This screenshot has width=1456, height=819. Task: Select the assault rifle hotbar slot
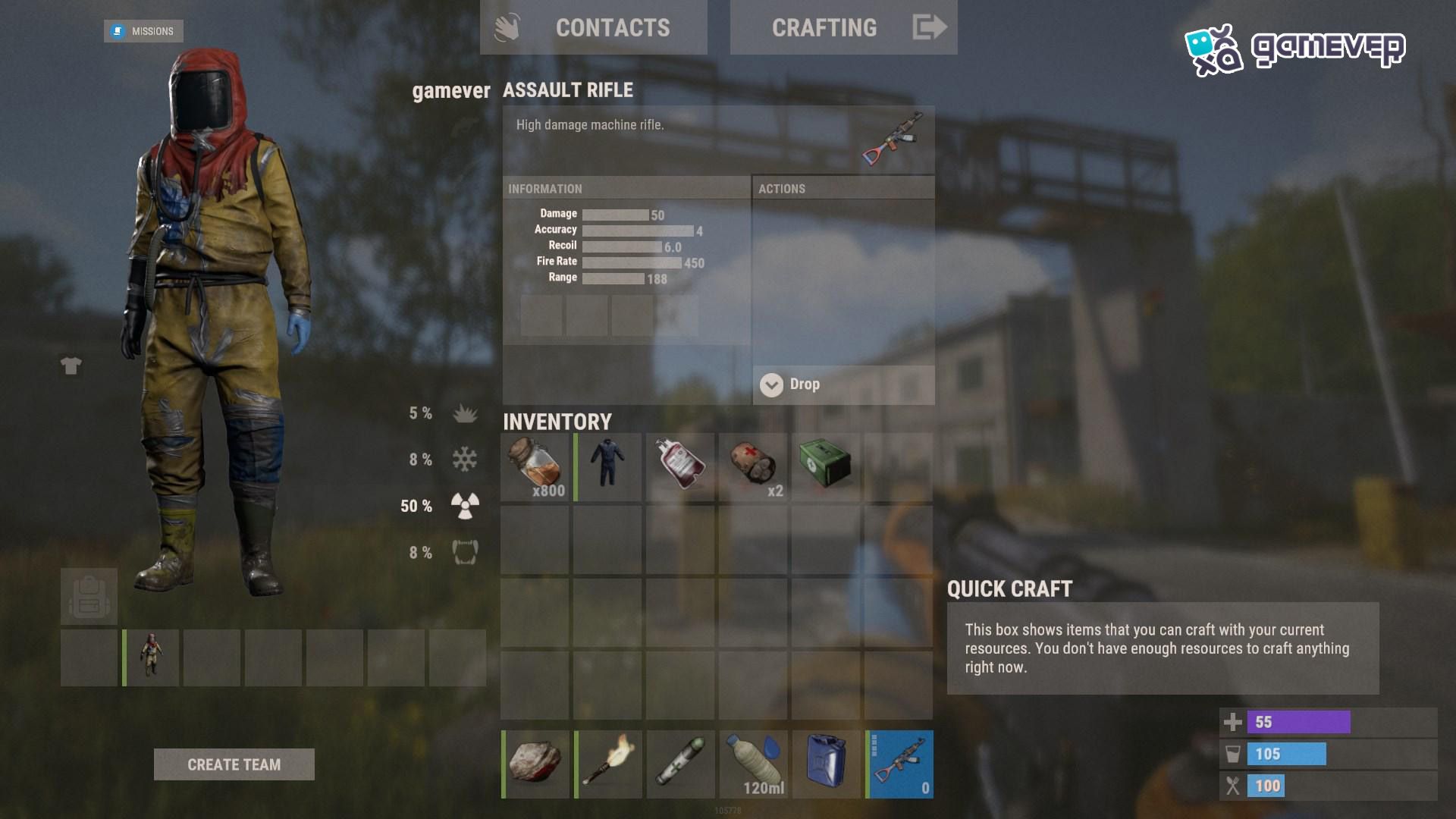(900, 764)
